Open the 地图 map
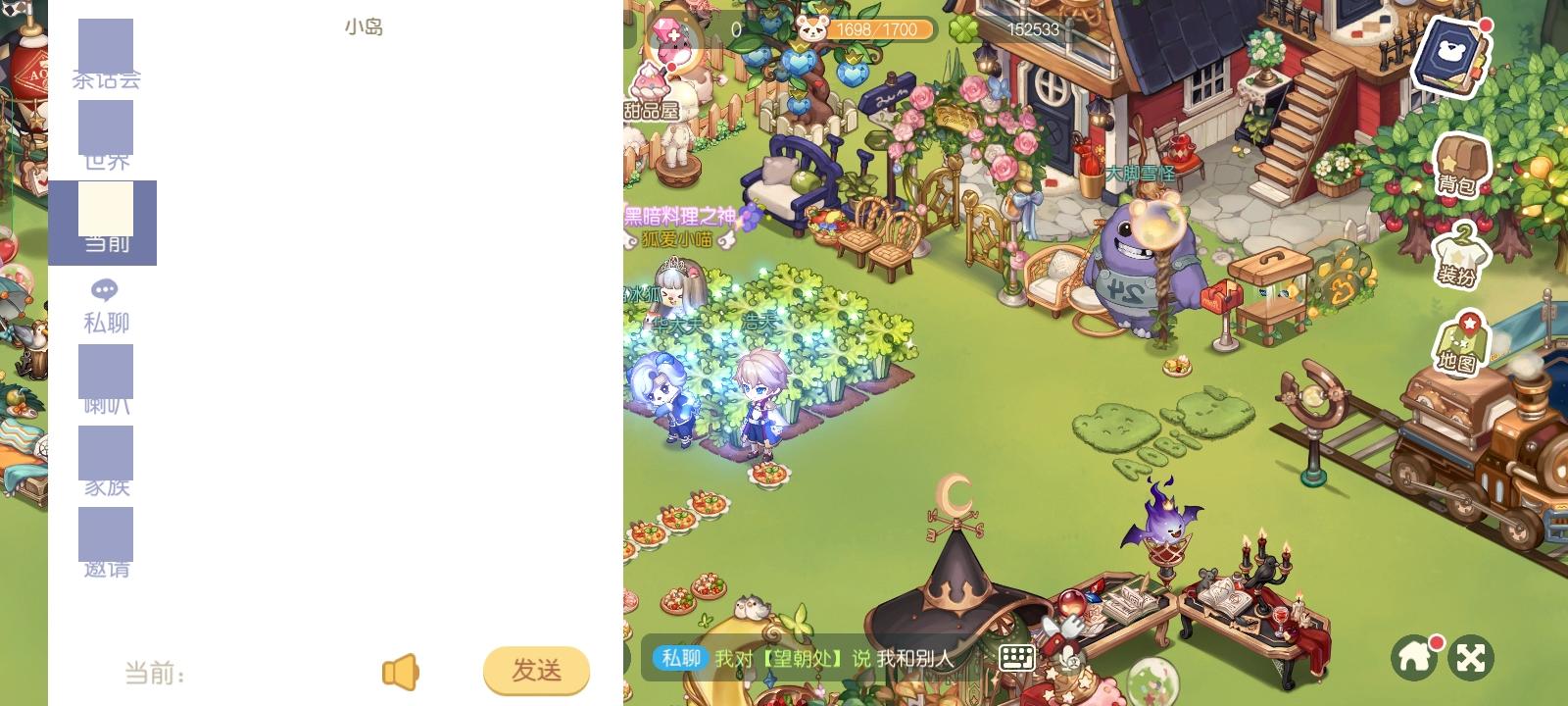The height and width of the screenshot is (706, 1568). [x=1463, y=341]
